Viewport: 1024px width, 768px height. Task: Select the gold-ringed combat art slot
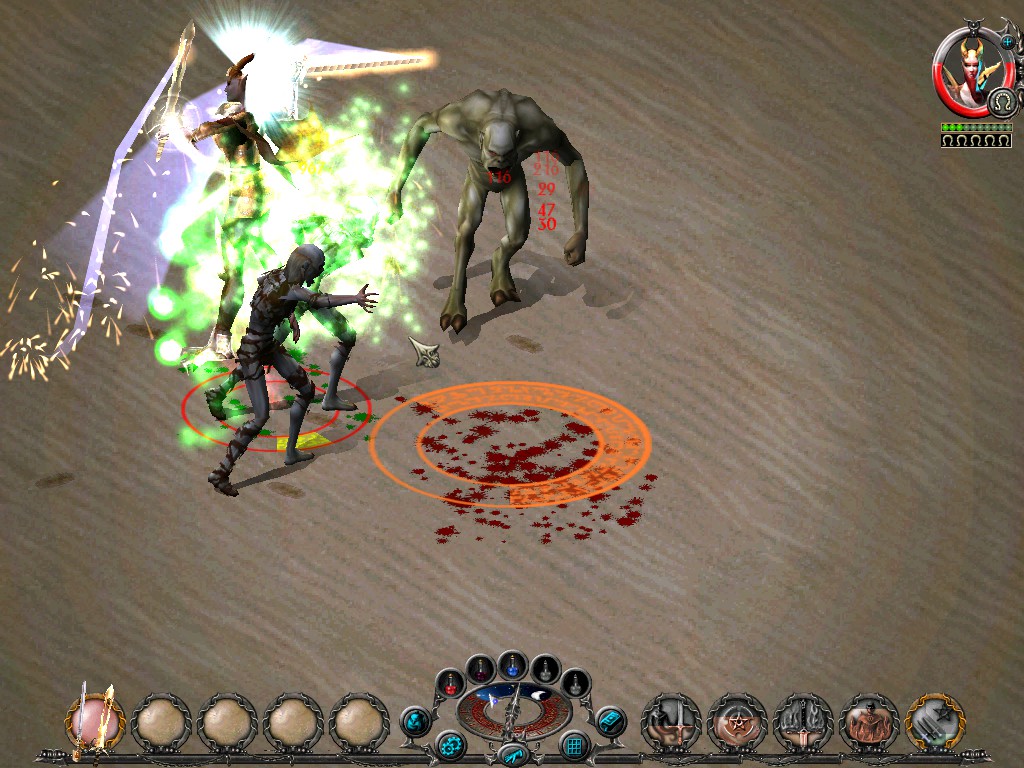(935, 721)
